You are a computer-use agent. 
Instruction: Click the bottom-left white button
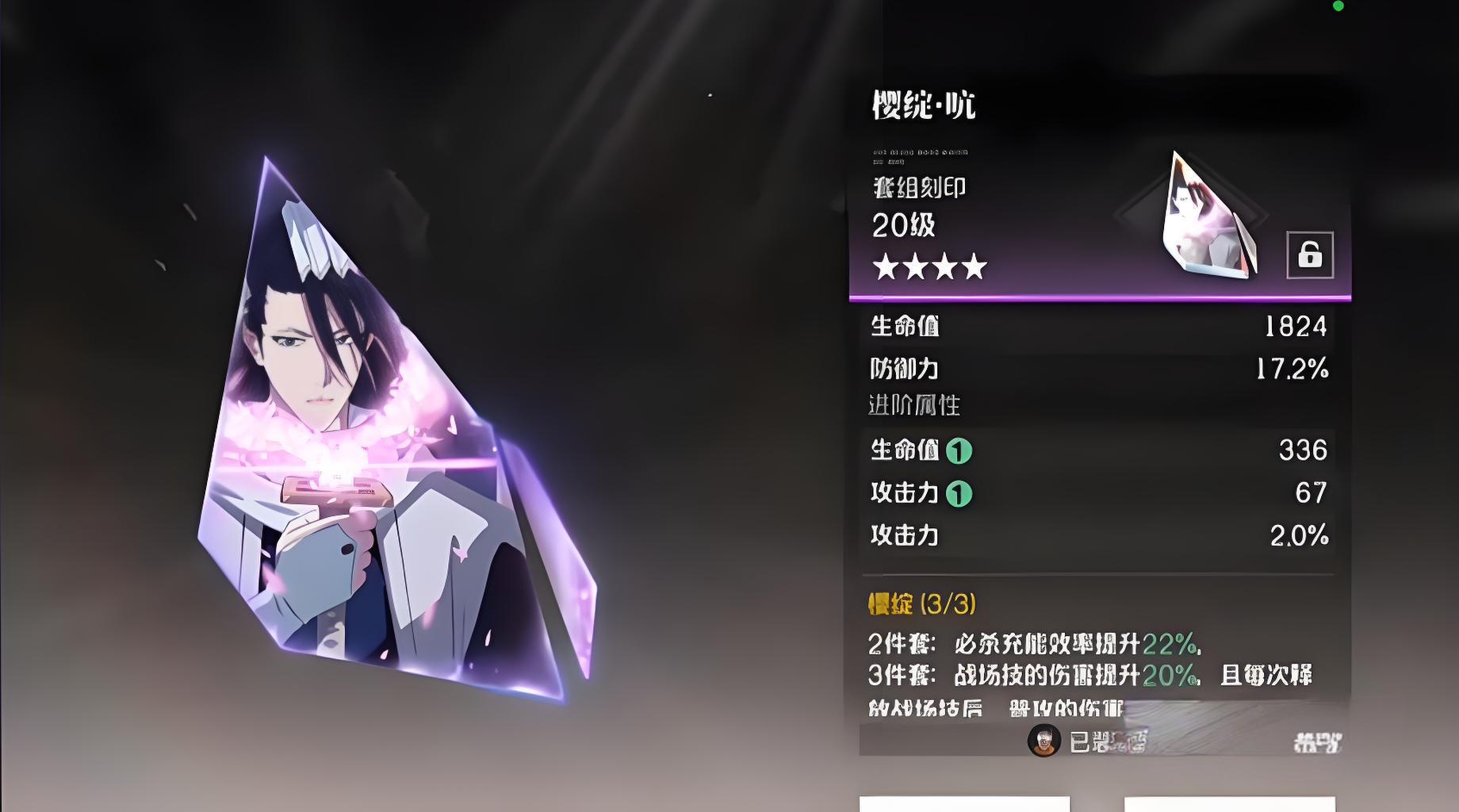coord(964,804)
